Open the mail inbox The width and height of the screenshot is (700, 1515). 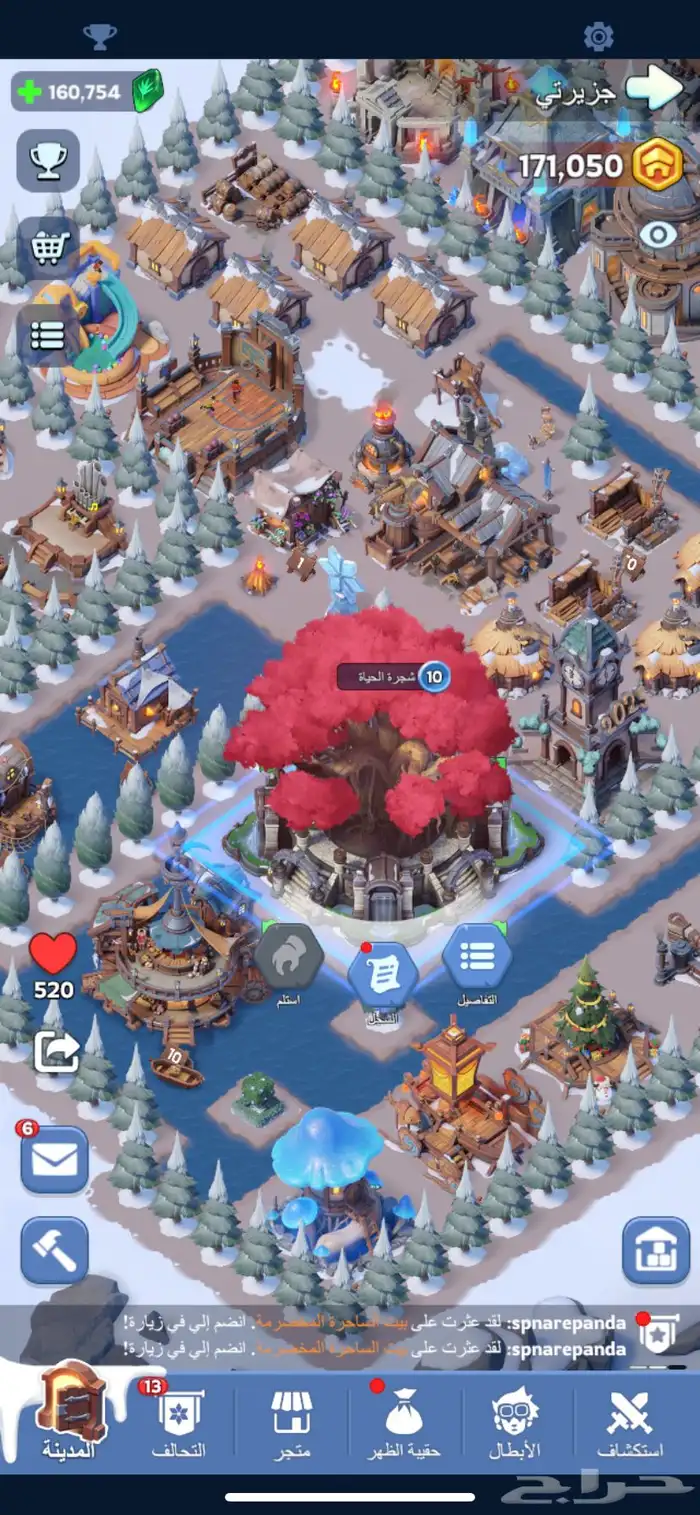[x=55, y=1160]
